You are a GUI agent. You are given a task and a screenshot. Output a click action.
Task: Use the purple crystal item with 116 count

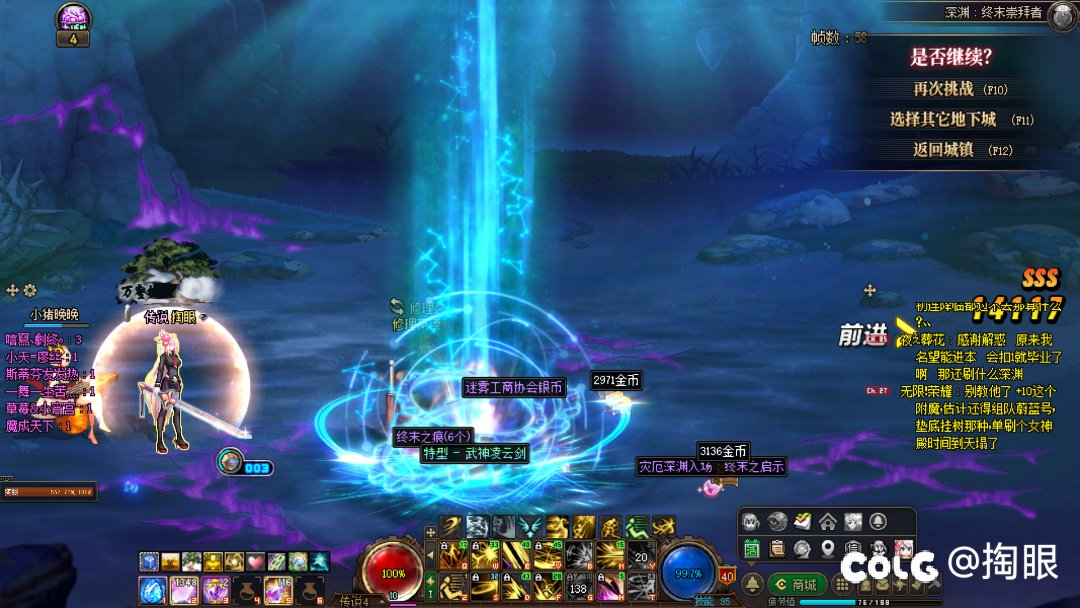[279, 590]
